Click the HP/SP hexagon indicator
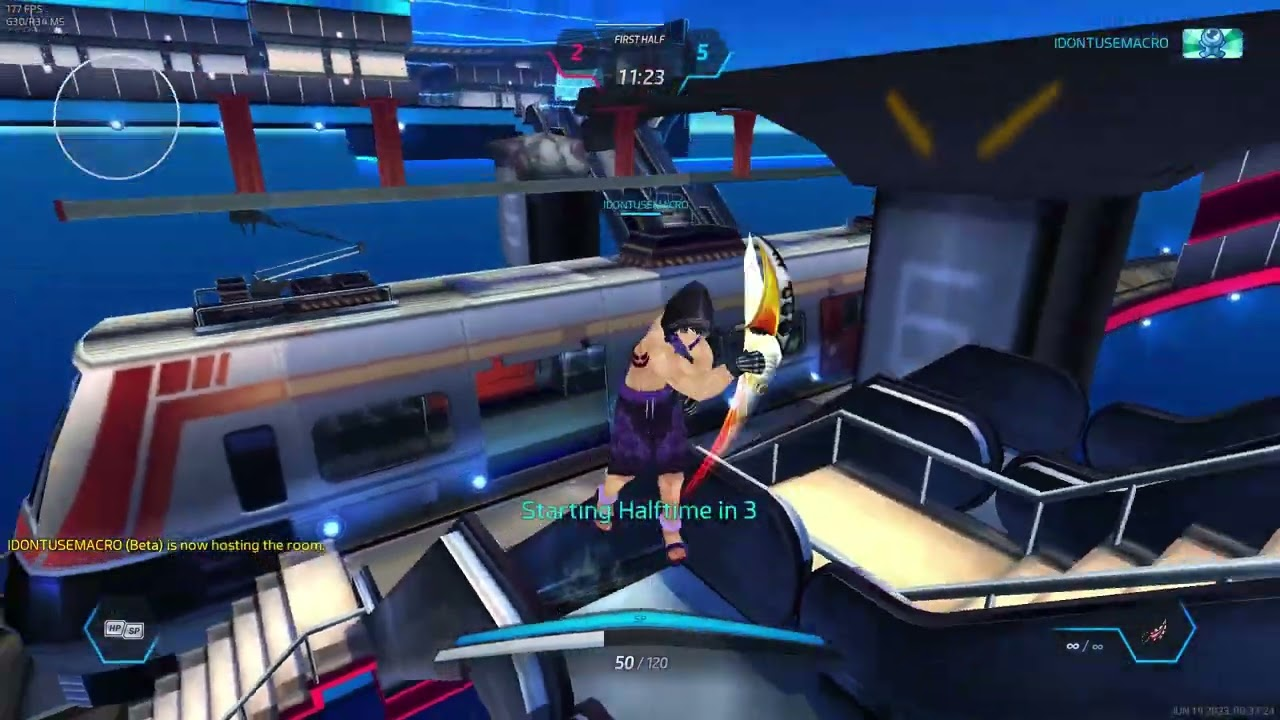 coord(124,630)
